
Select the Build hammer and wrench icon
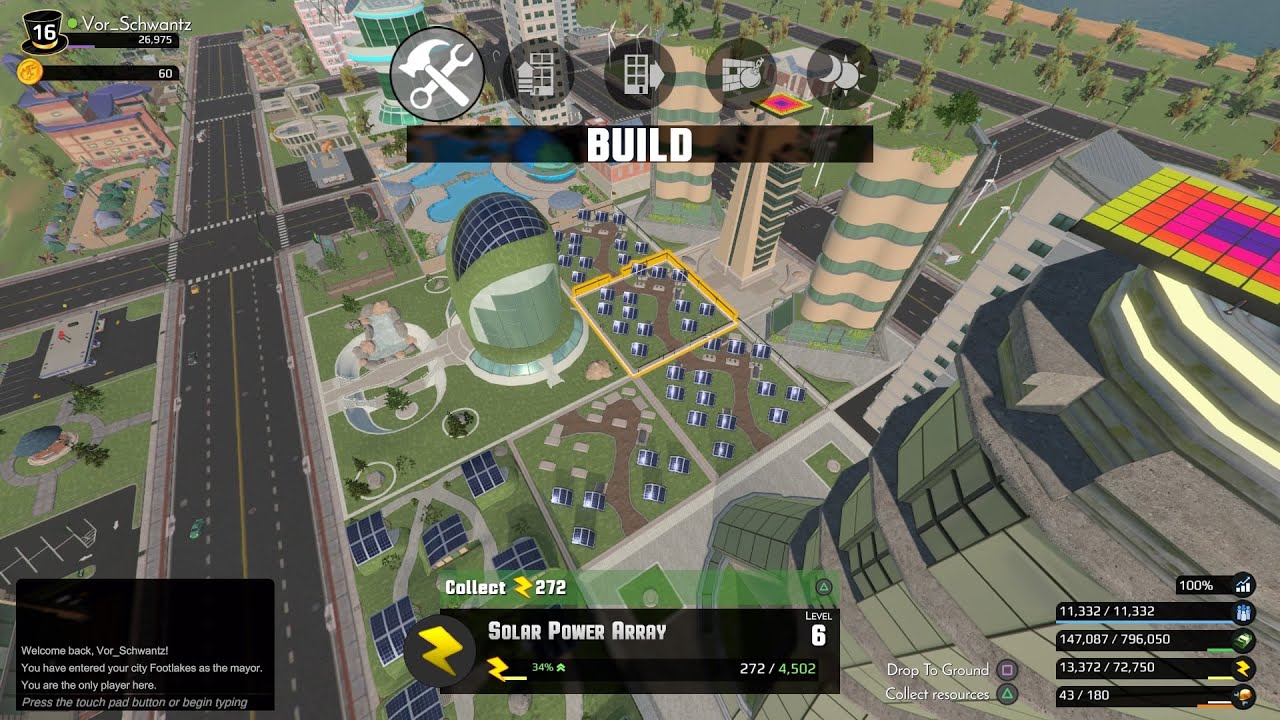tap(437, 74)
